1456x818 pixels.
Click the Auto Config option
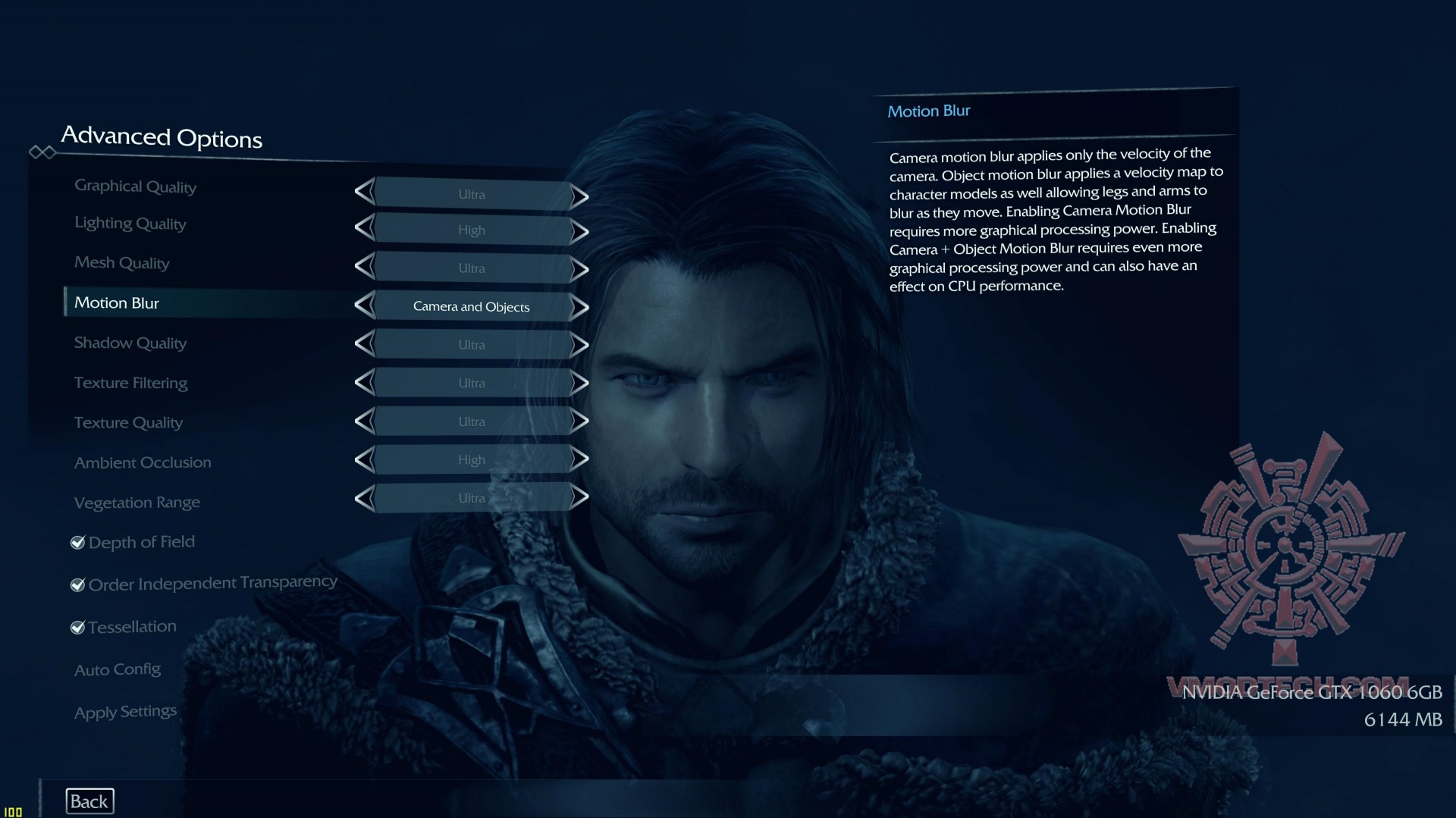pos(118,669)
